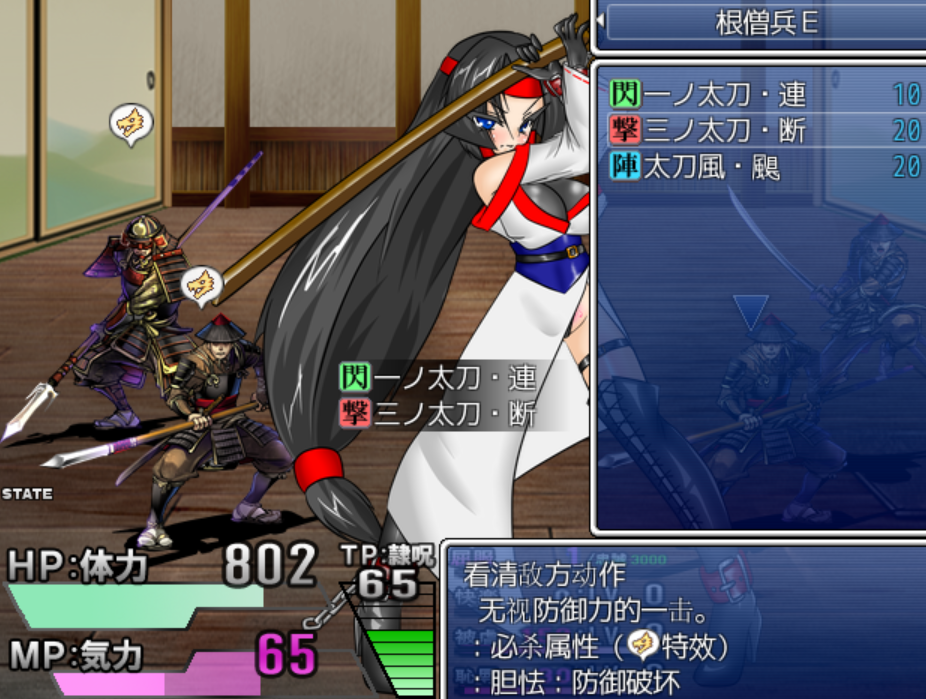The height and width of the screenshot is (699, 926).
Task: Click the left arrow beside 根僧兵E
Action: (x=599, y=20)
